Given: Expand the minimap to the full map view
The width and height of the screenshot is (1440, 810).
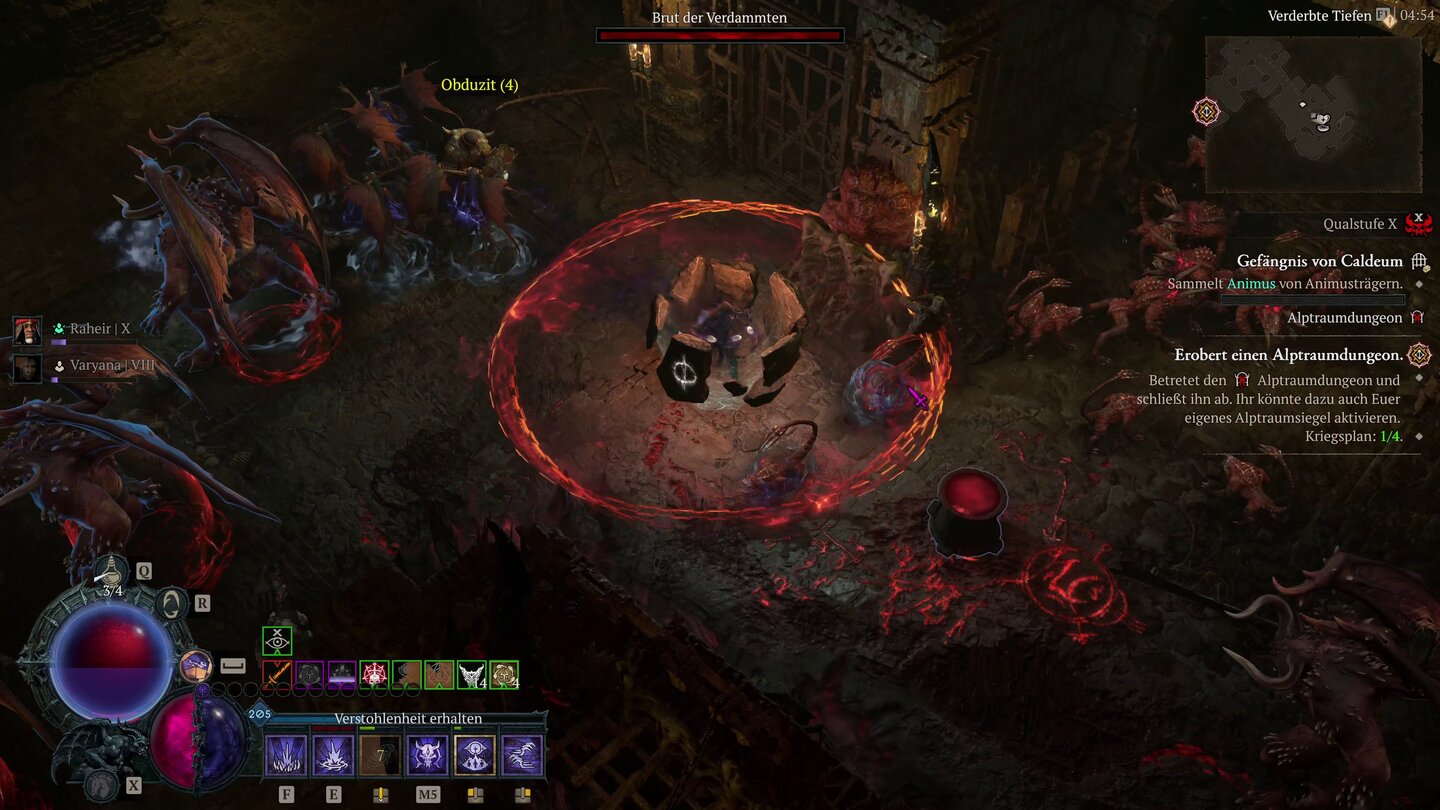Looking at the screenshot, I should pyautogui.click(x=1315, y=115).
